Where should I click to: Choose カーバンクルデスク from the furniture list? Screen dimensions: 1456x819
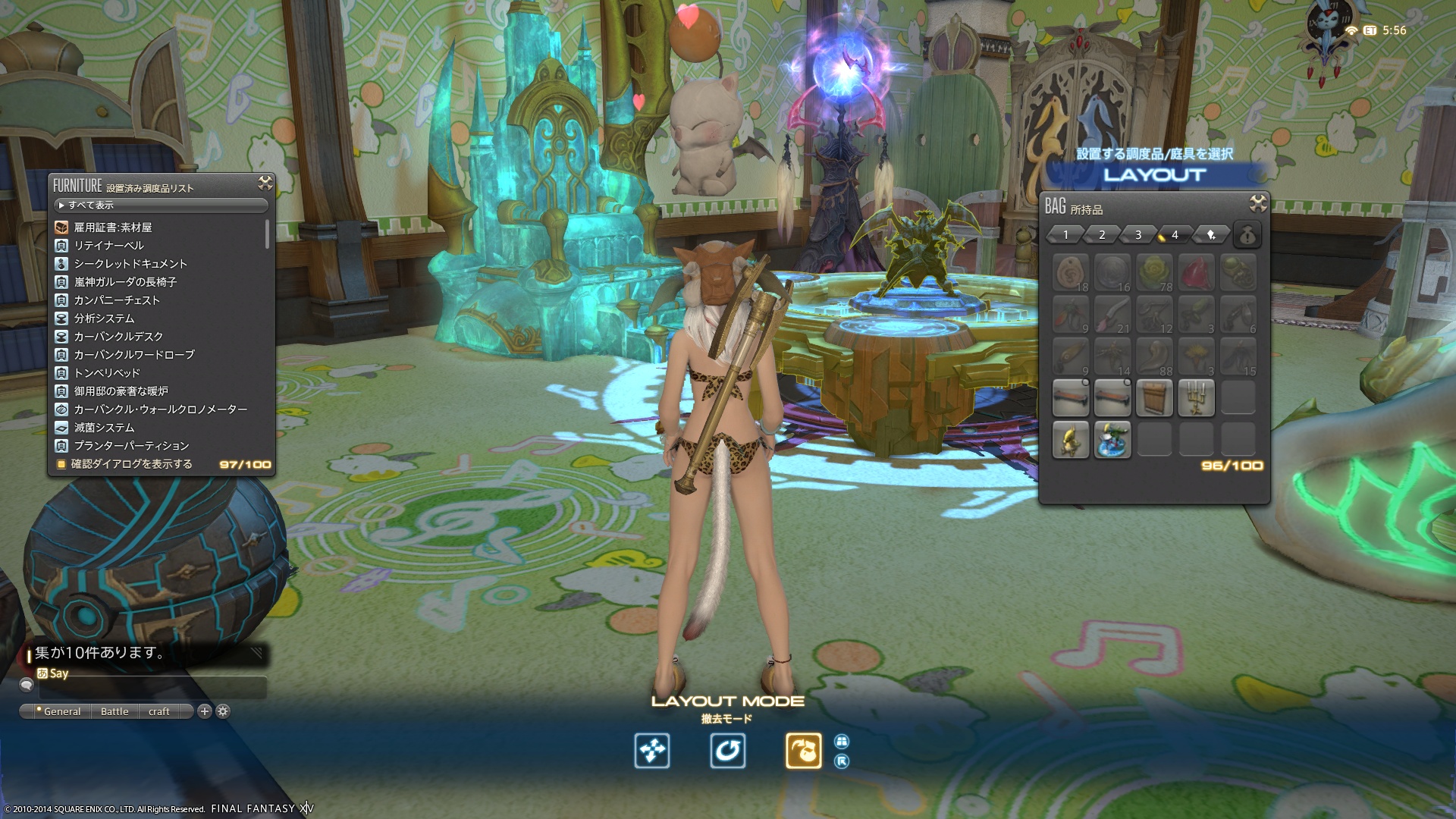(x=118, y=337)
